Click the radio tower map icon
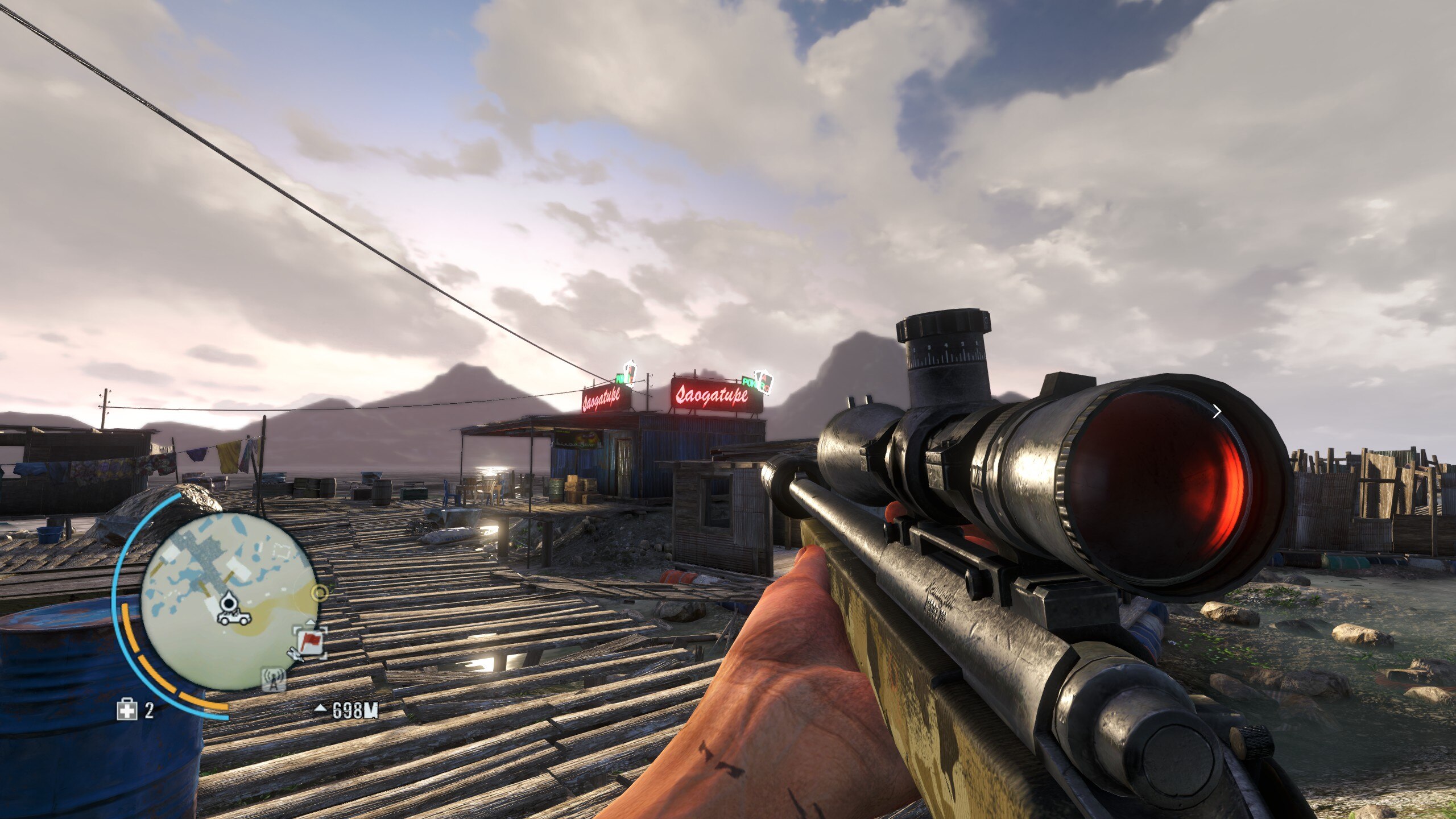Viewport: 1456px width, 819px height. click(x=274, y=680)
